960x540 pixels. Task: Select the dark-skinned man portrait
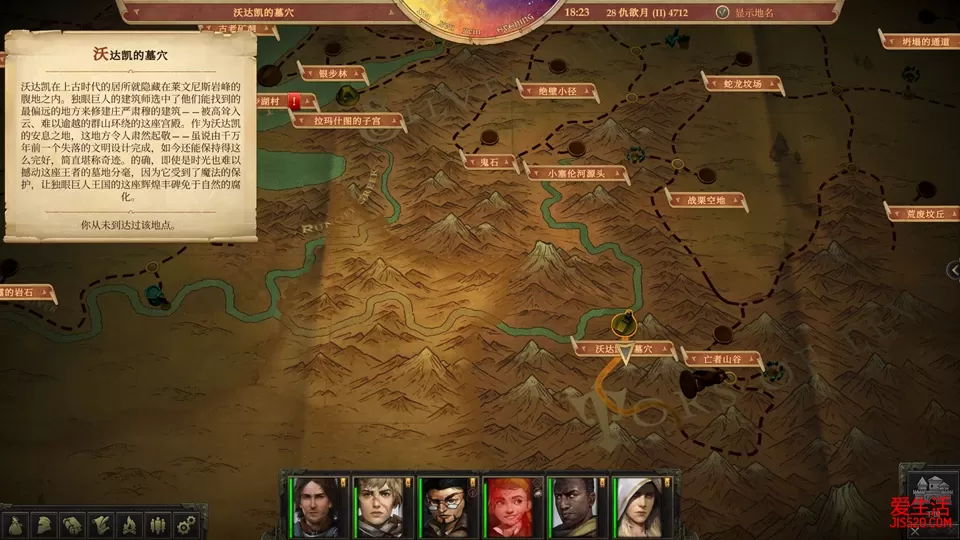(575, 506)
